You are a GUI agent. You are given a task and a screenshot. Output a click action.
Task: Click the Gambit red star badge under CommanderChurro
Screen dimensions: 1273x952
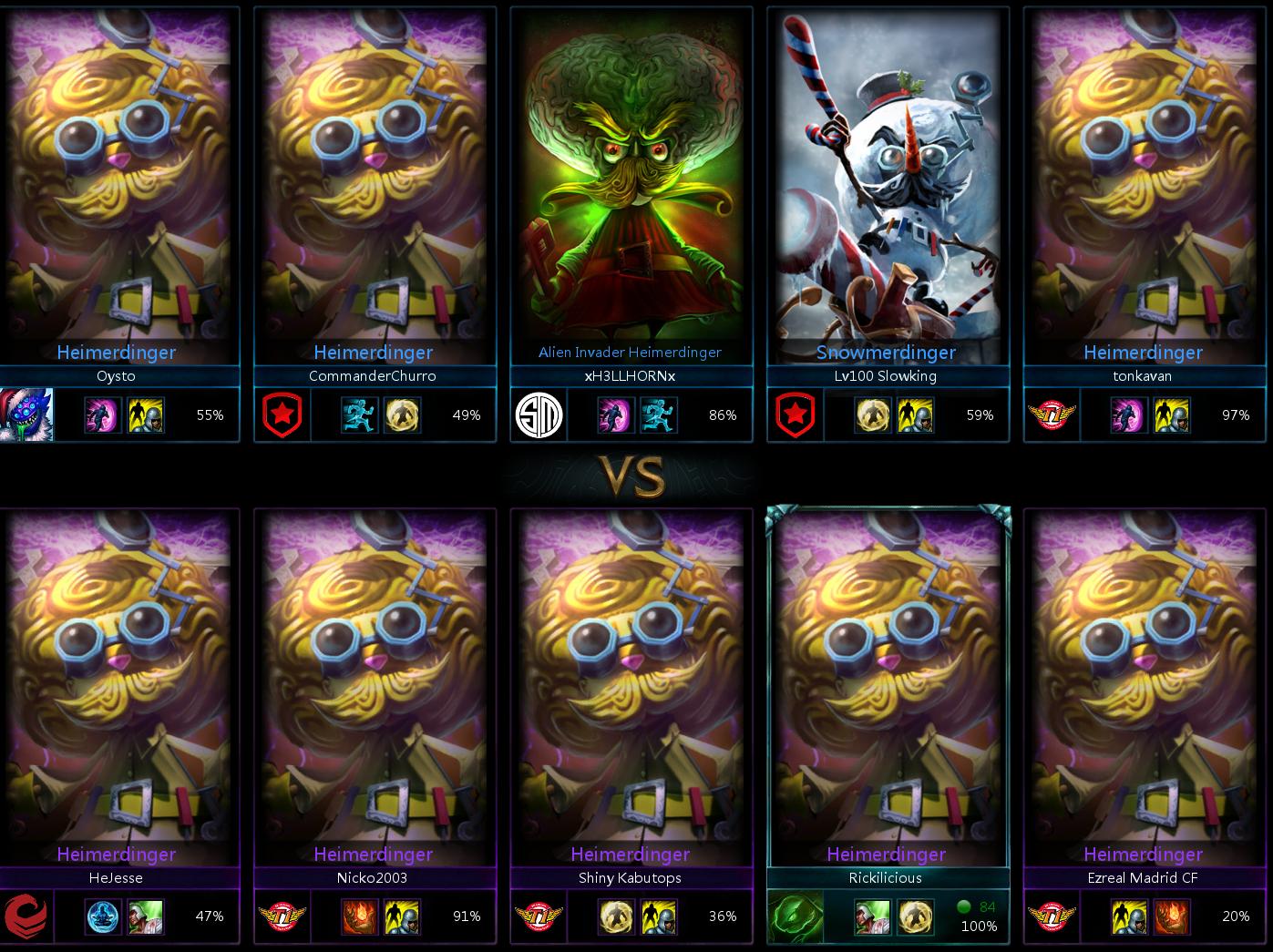pos(283,415)
